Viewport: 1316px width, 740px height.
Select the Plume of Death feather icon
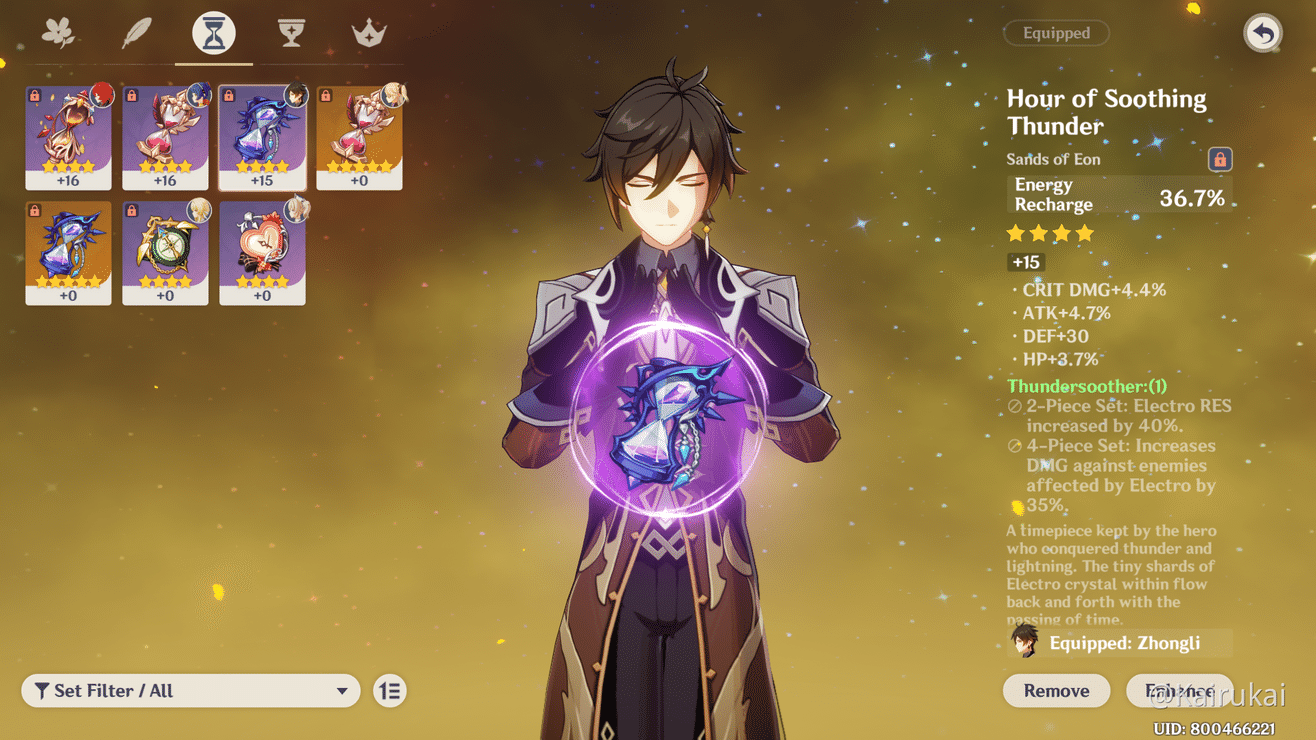point(135,31)
